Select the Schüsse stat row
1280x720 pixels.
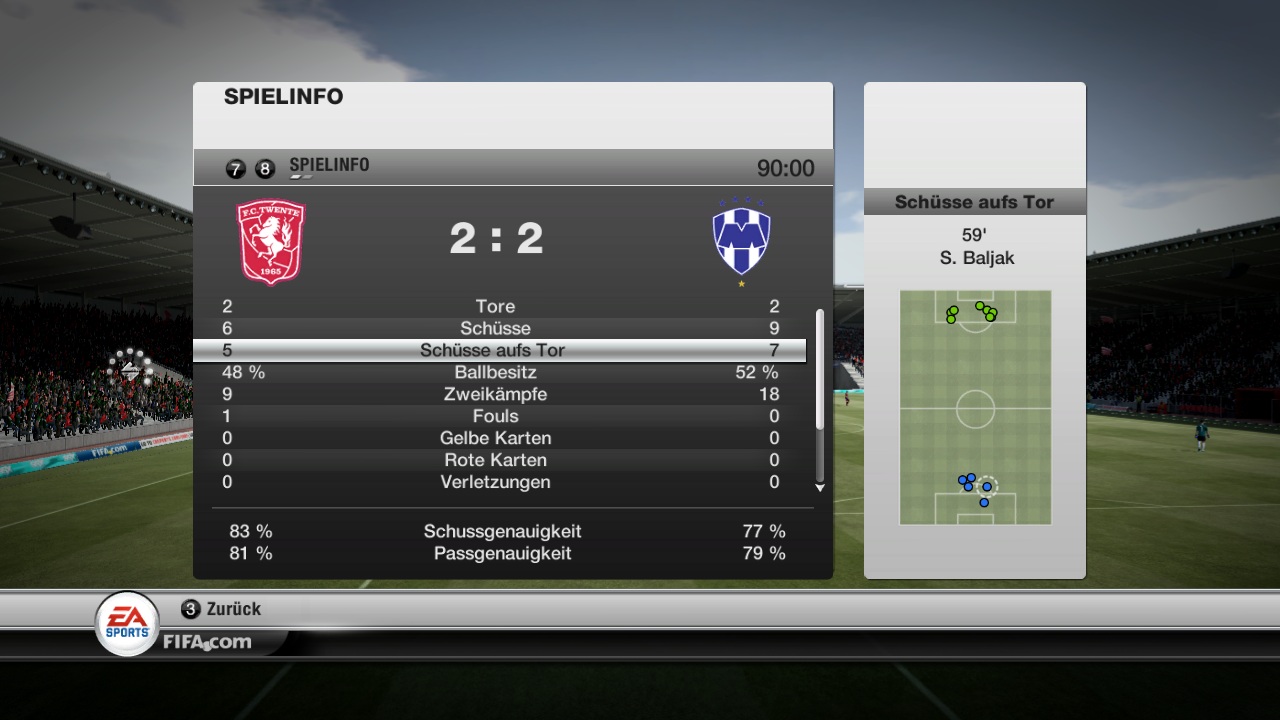496,328
